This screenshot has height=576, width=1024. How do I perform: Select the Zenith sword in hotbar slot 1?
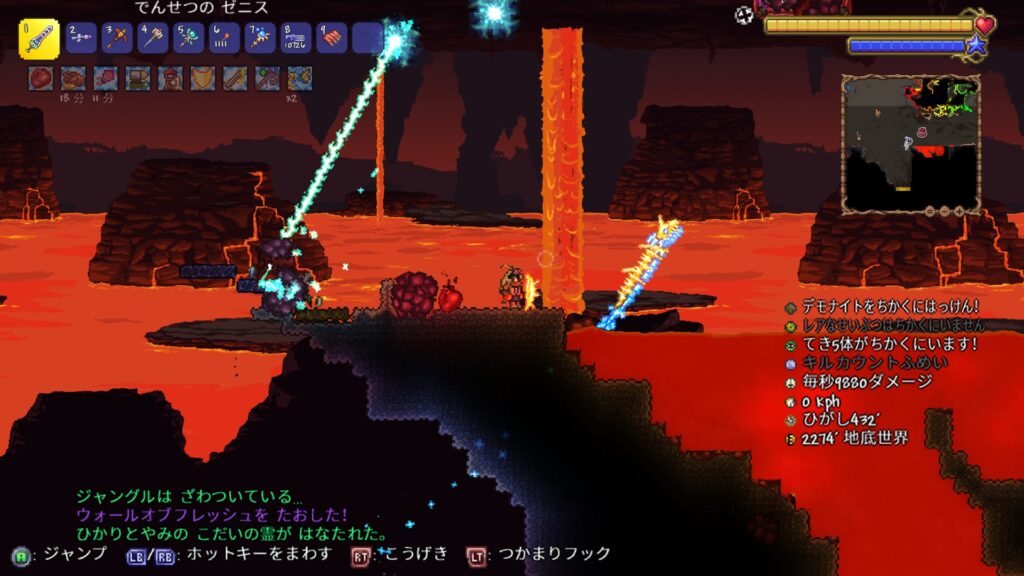39,39
